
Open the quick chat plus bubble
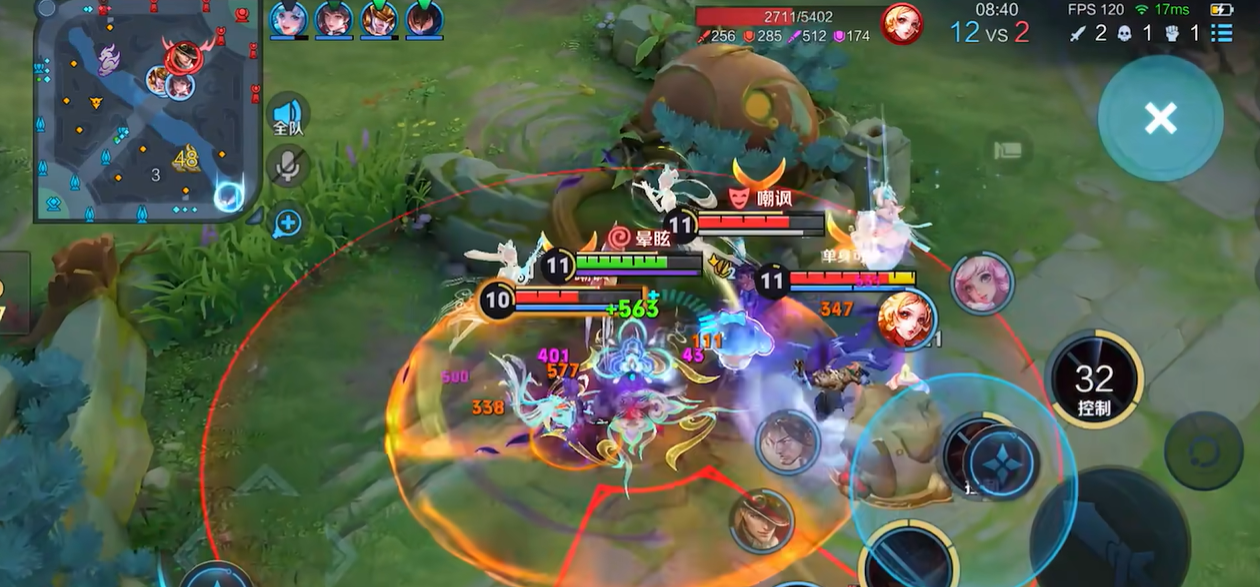click(288, 223)
